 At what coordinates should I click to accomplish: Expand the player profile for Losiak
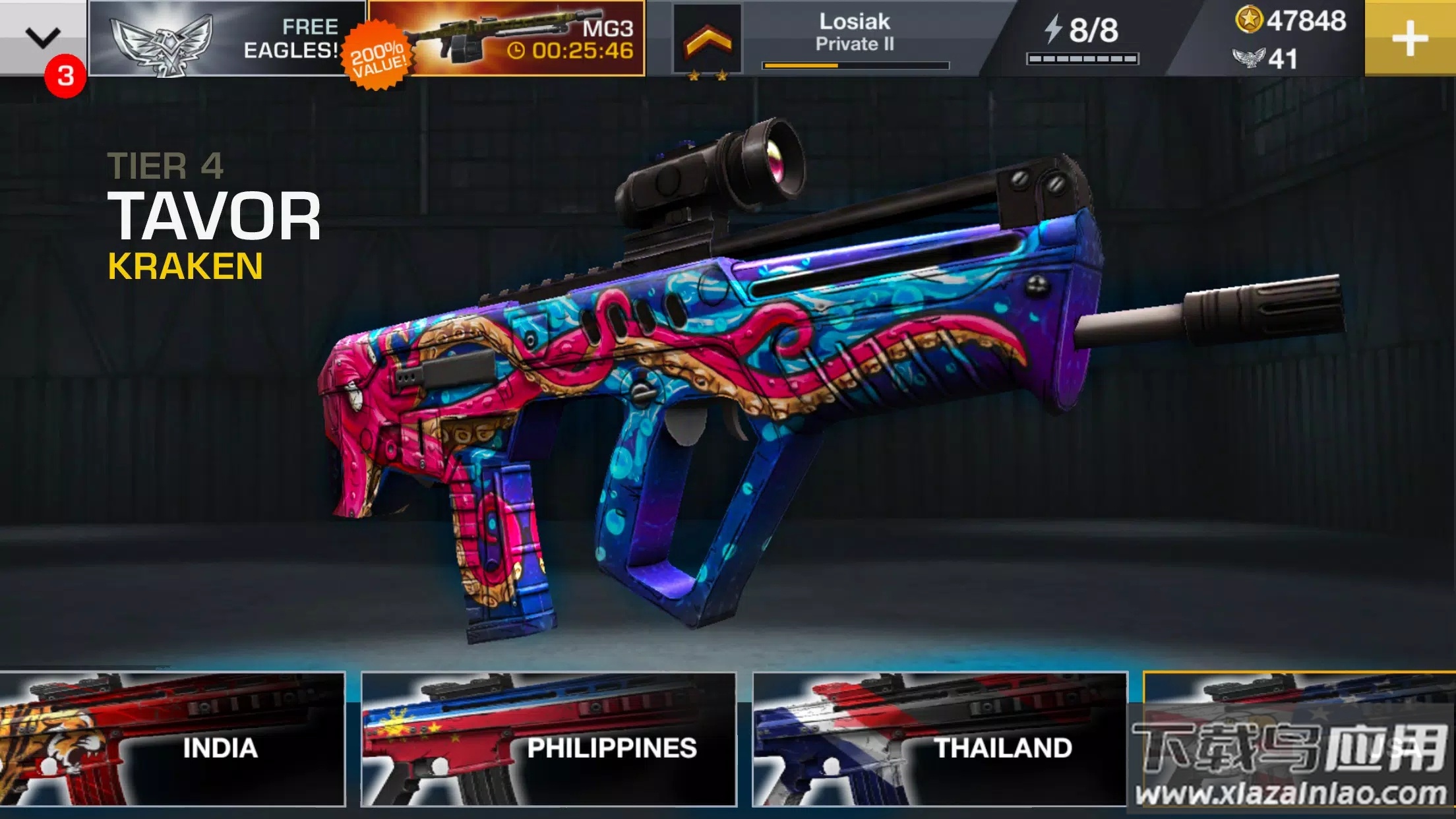coord(854,30)
